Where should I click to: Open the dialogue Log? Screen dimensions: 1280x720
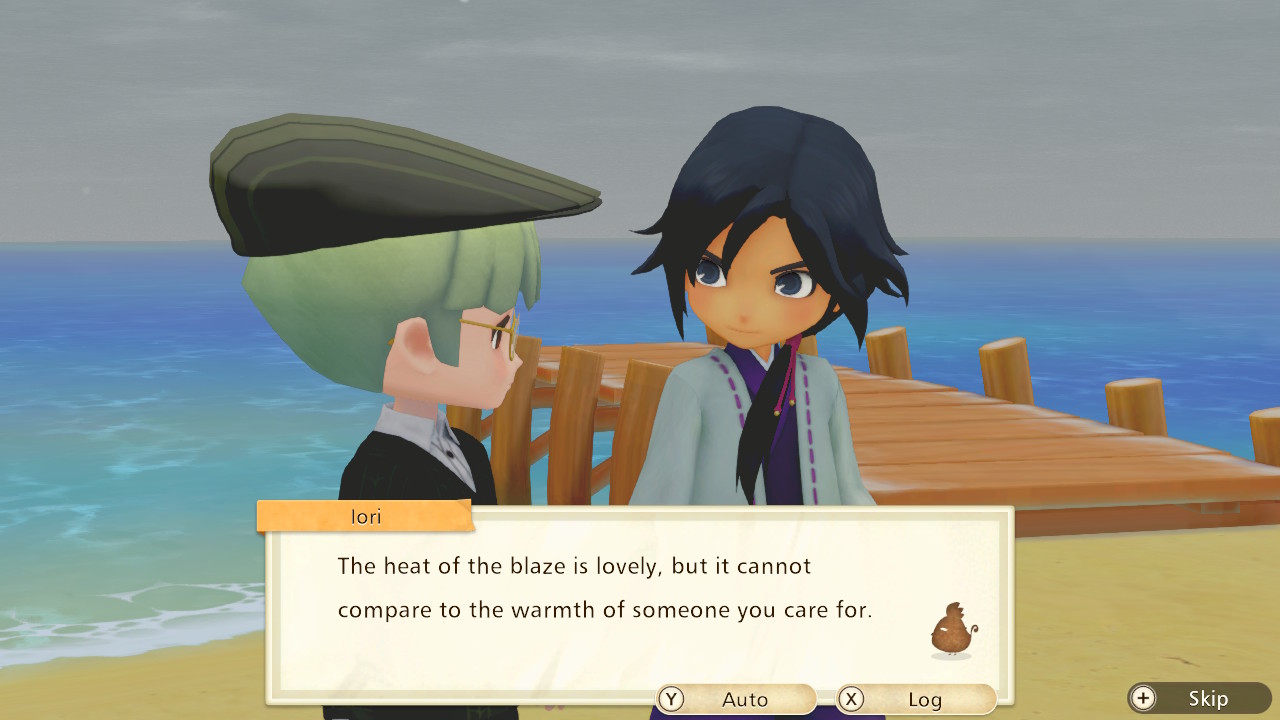[916, 699]
